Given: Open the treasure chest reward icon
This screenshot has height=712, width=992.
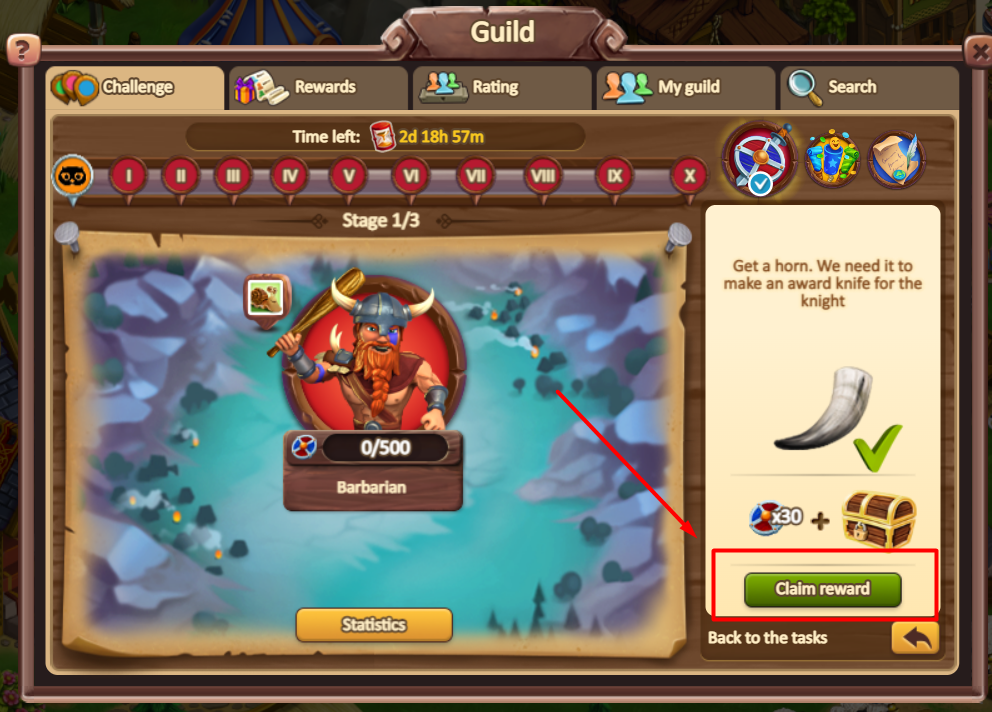Looking at the screenshot, I should (878, 519).
